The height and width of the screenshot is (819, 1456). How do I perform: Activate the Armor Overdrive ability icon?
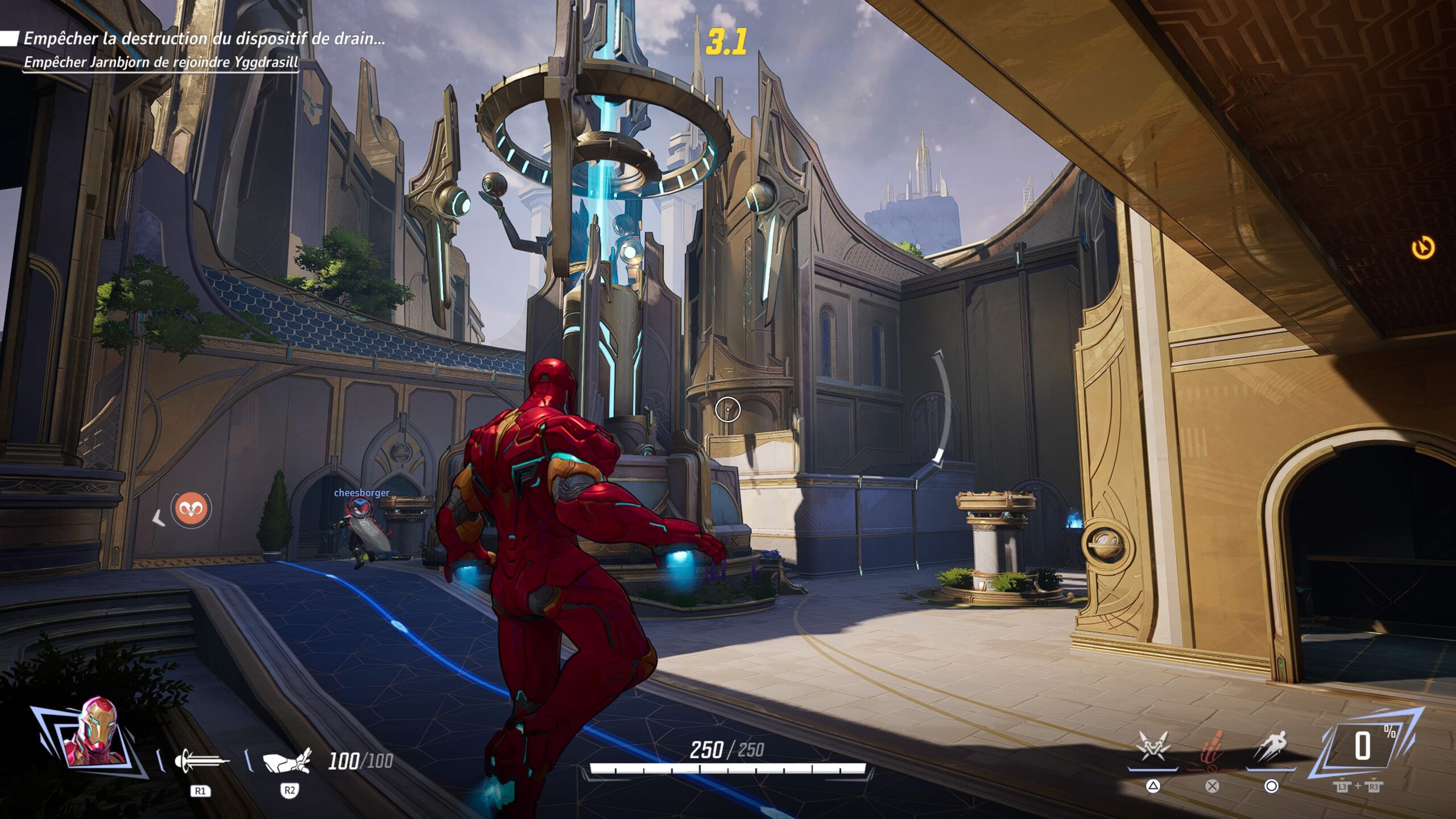[x=1152, y=747]
